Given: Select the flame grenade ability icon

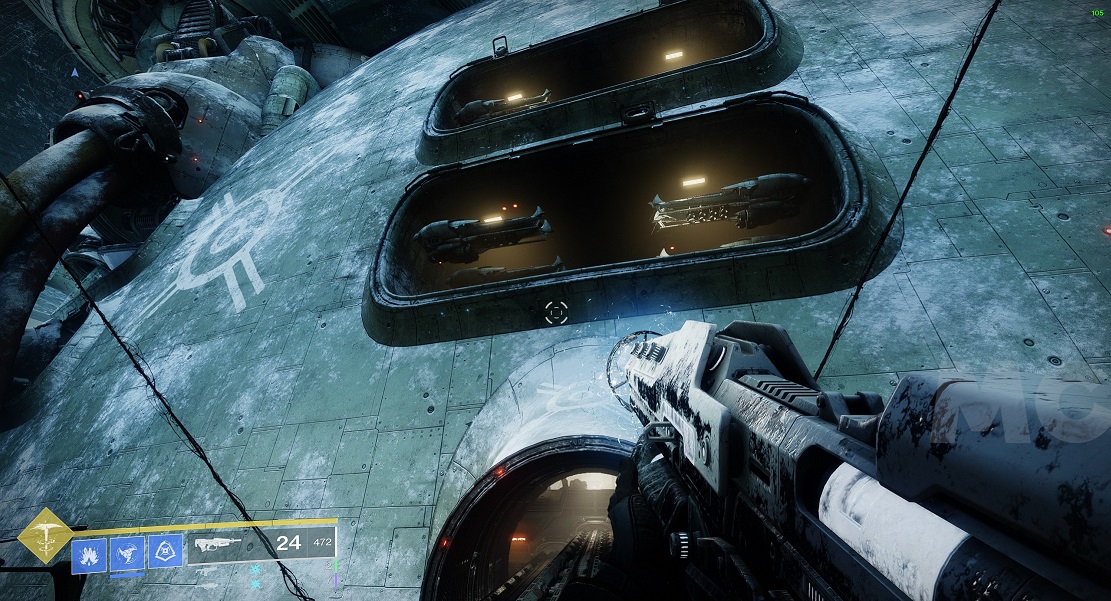Looking at the screenshot, I should 88,553.
